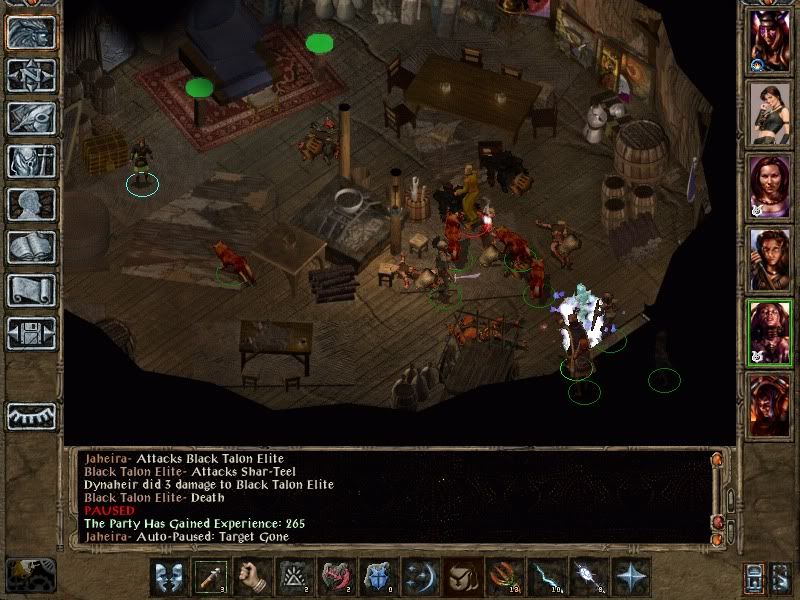Screen dimensions: 800x600
Task: Show the character record with the bust button
Action: (x=30, y=204)
